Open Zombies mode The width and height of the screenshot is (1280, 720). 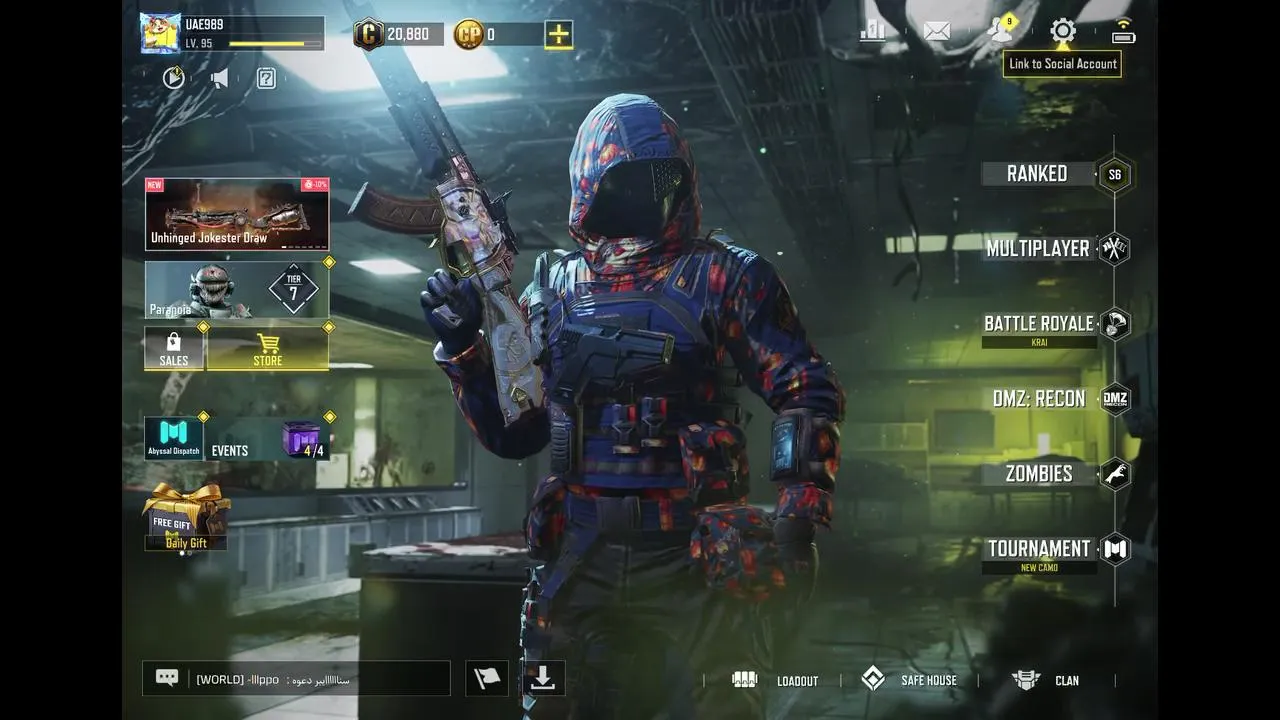[x=1039, y=474]
